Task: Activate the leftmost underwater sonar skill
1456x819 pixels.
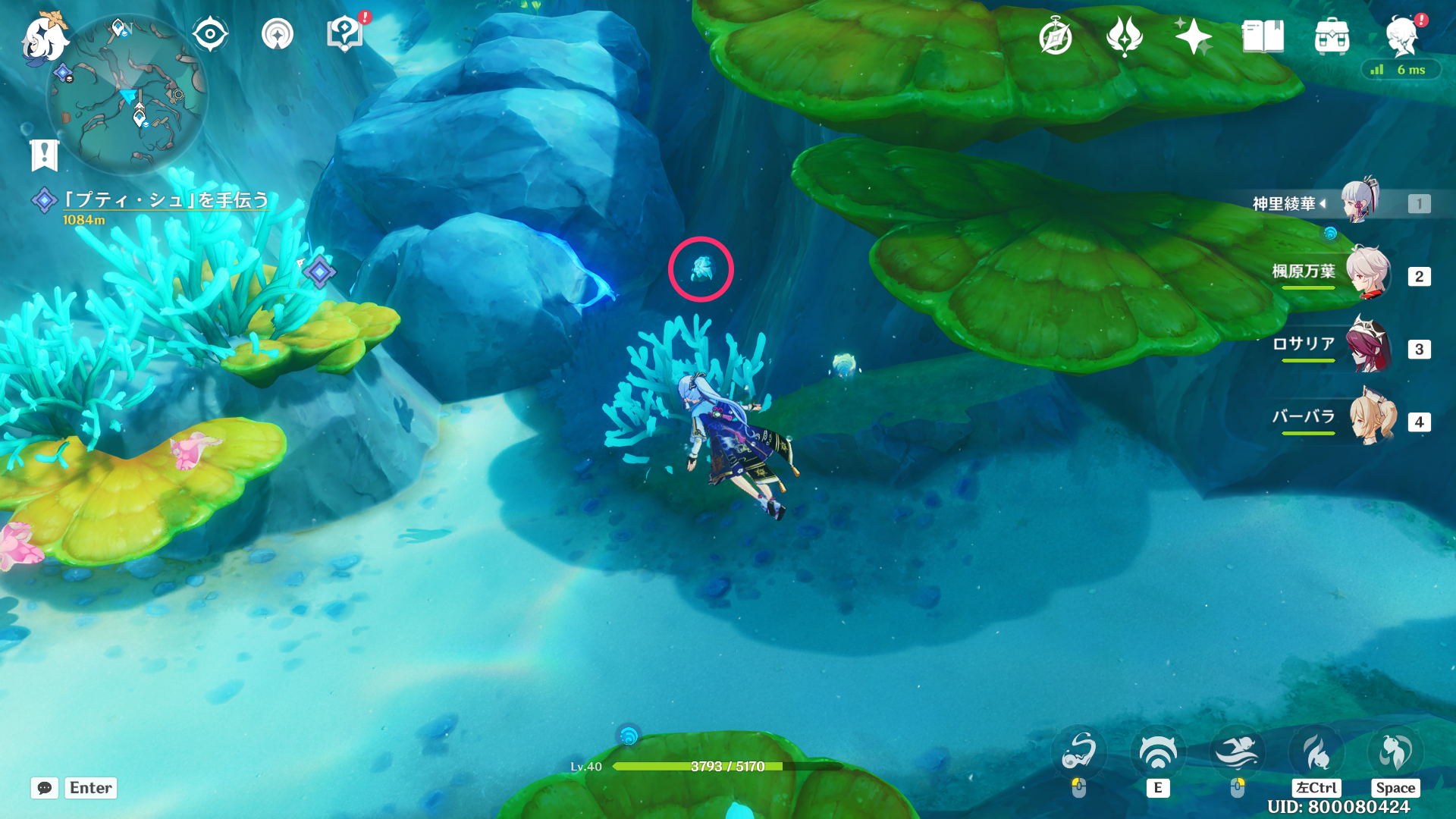Action: click(x=1078, y=751)
